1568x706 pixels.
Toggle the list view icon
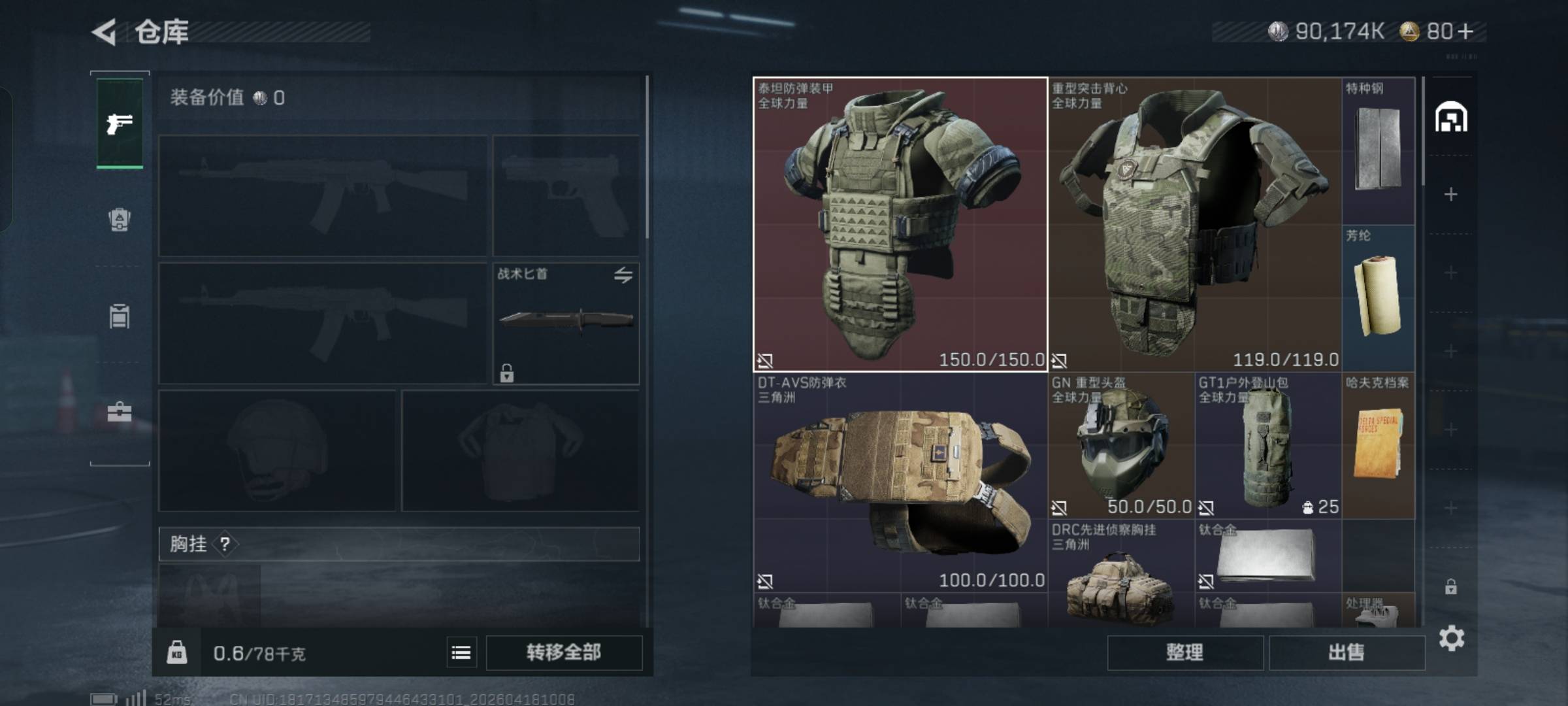pyautogui.click(x=461, y=652)
